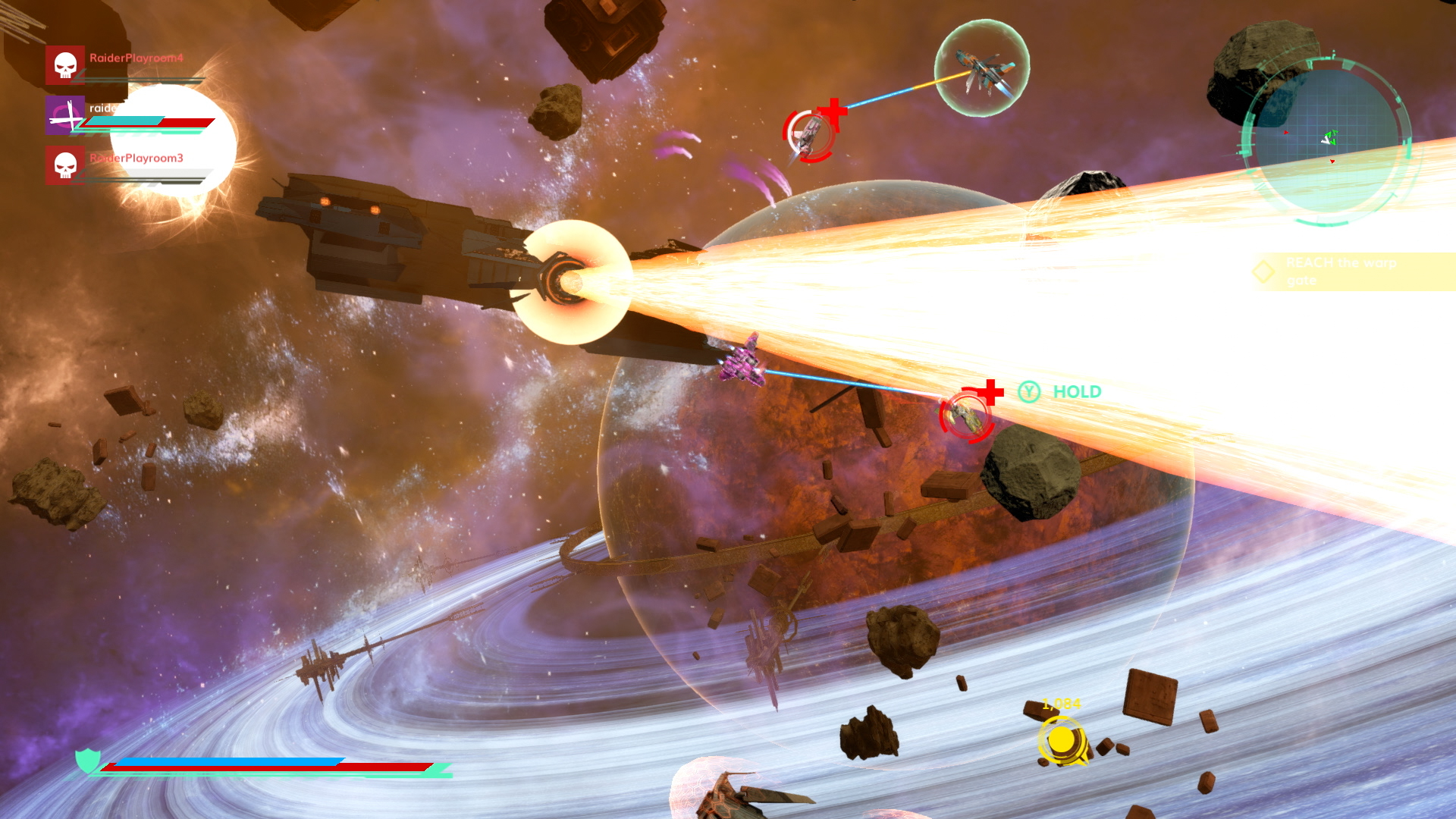Open the Reach the warp gate objective

click(x=1340, y=271)
